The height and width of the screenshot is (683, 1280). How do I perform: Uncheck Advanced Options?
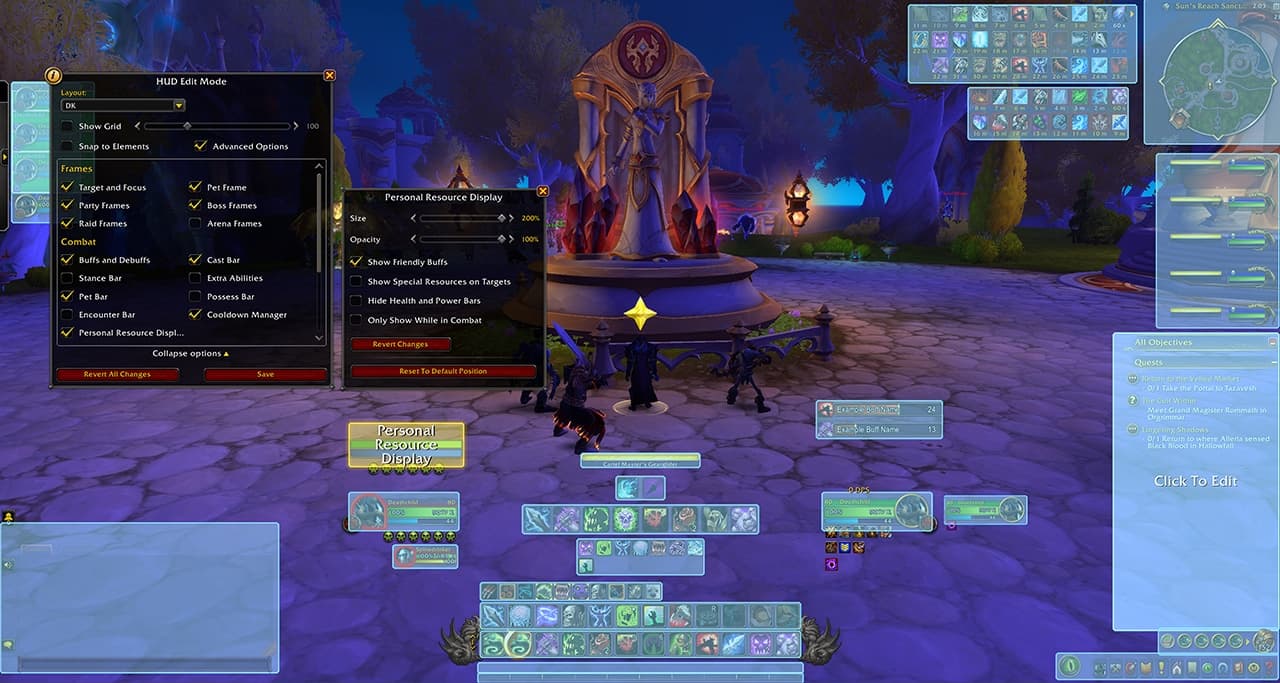pos(201,146)
